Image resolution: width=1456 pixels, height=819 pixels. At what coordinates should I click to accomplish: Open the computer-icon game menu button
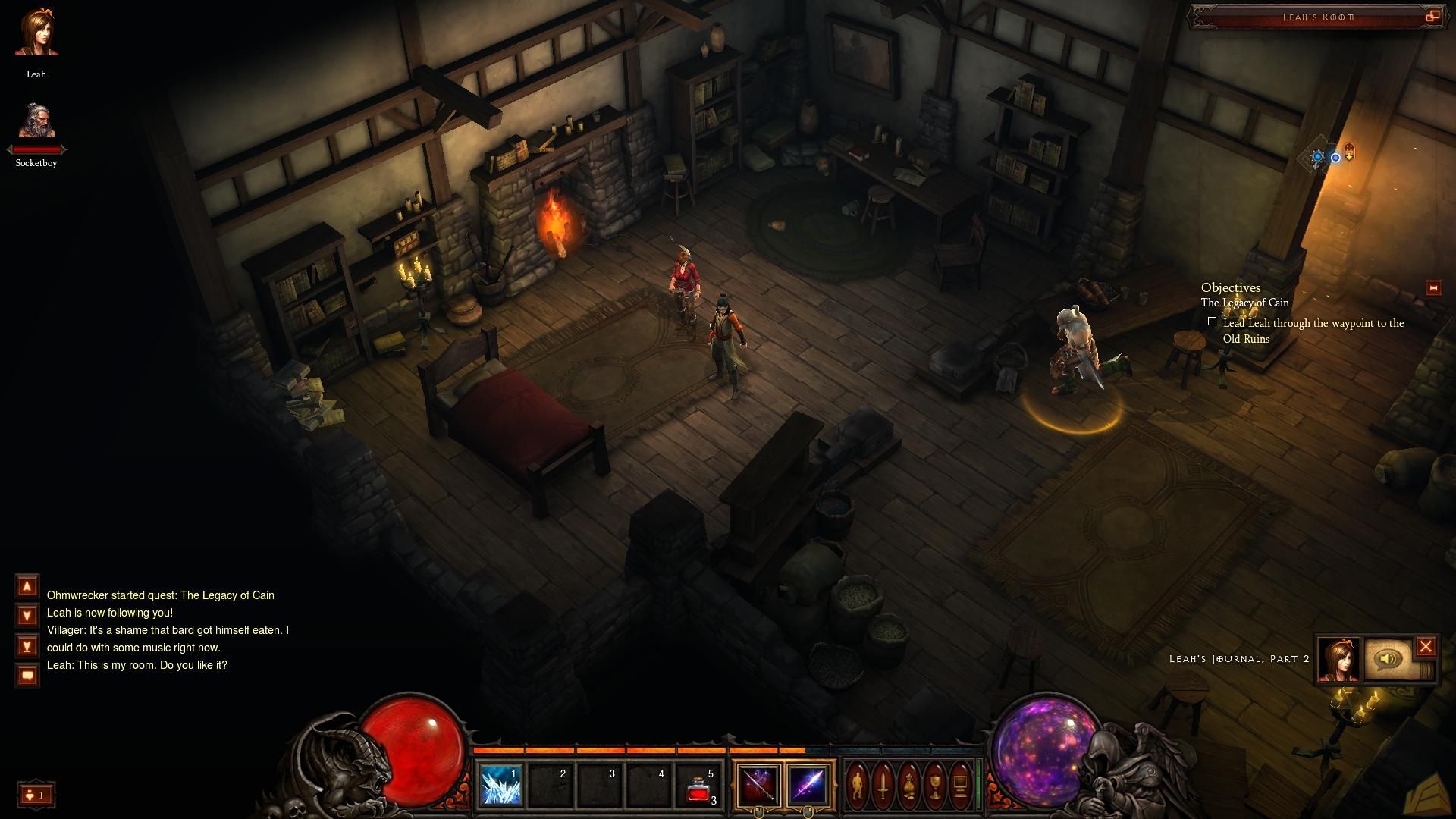pos(961,786)
